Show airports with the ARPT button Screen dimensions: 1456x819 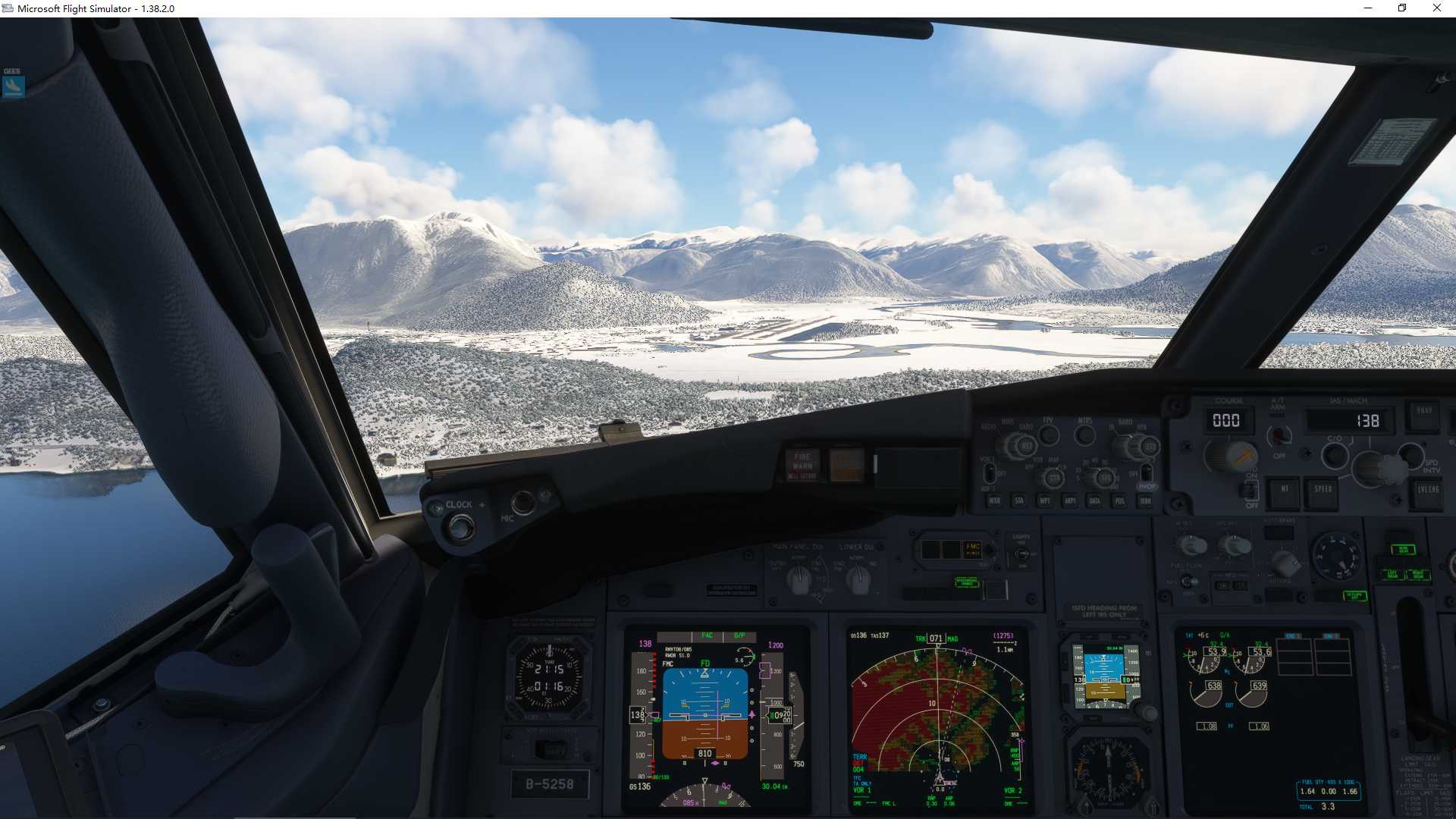tap(1071, 500)
